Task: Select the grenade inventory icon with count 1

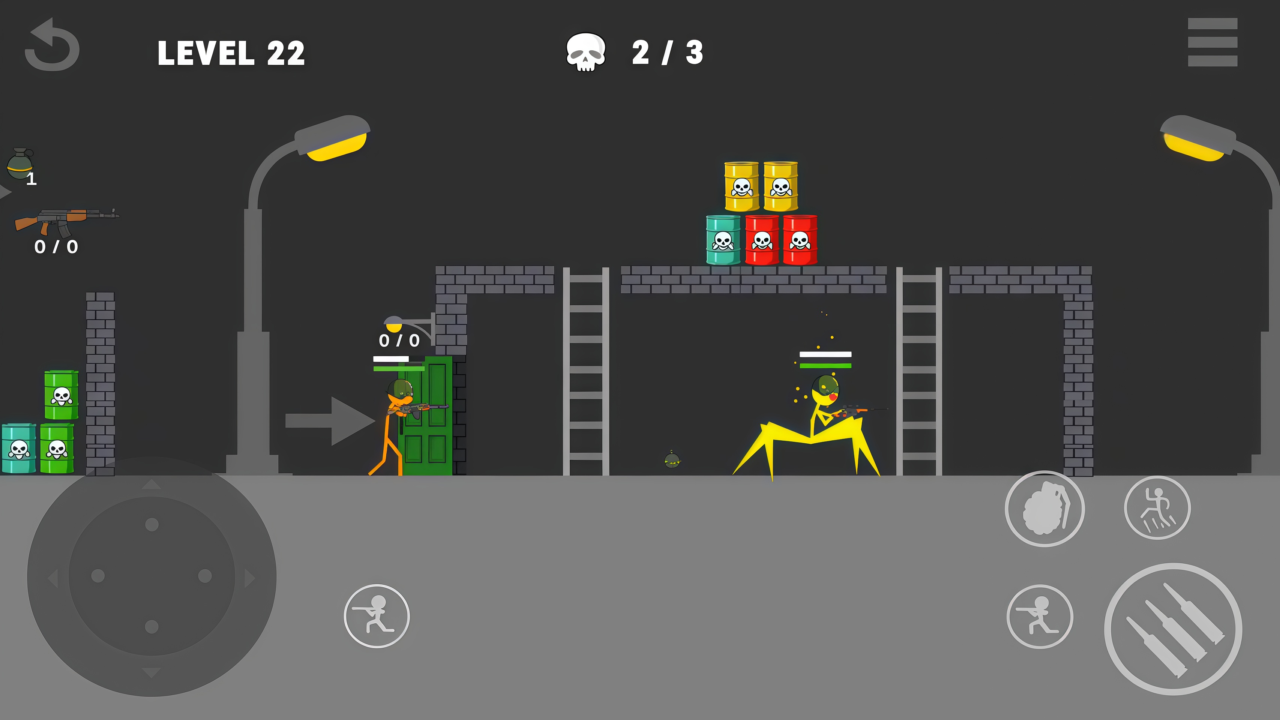Action: coord(22,165)
